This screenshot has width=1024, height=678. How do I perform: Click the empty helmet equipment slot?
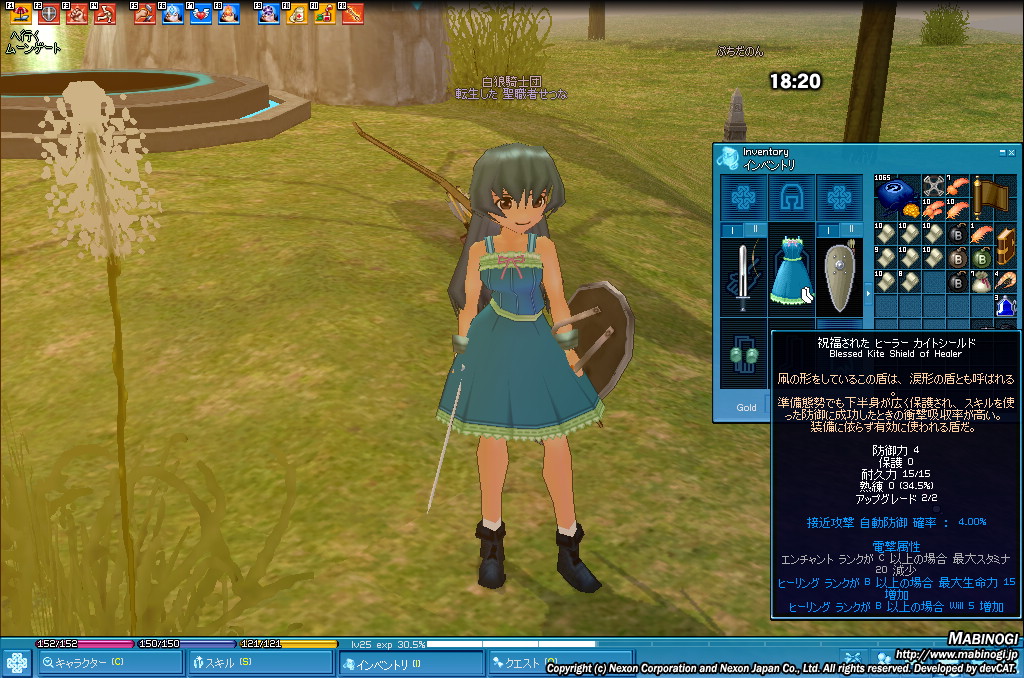(x=791, y=197)
